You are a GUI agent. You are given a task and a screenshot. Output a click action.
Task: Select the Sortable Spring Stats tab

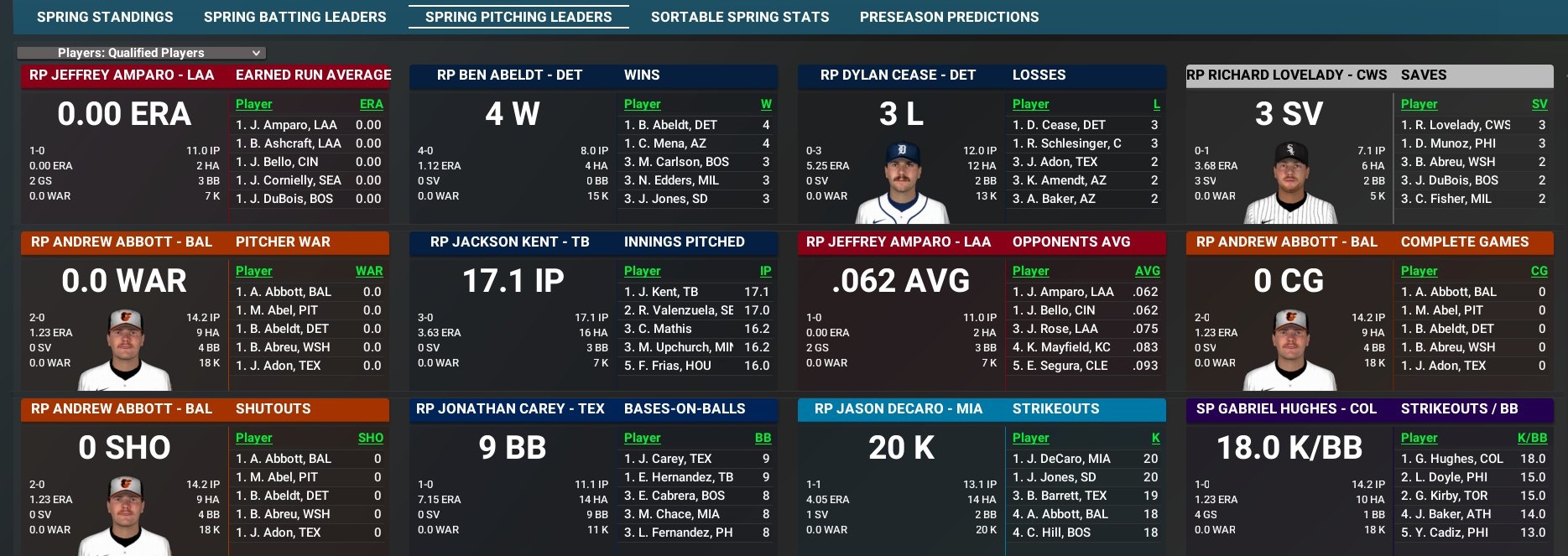(x=739, y=17)
